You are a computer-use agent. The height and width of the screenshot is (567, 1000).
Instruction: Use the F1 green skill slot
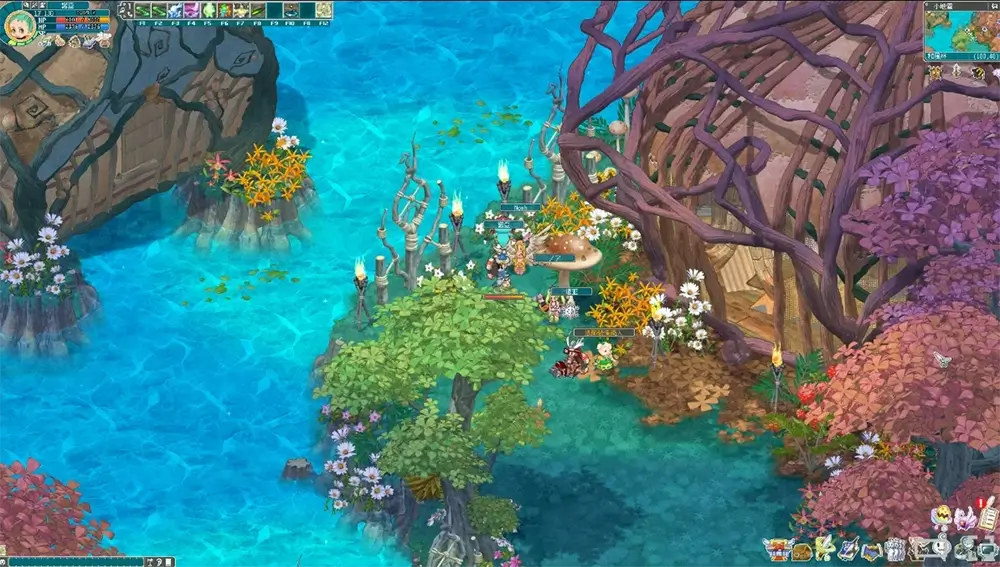tap(143, 10)
